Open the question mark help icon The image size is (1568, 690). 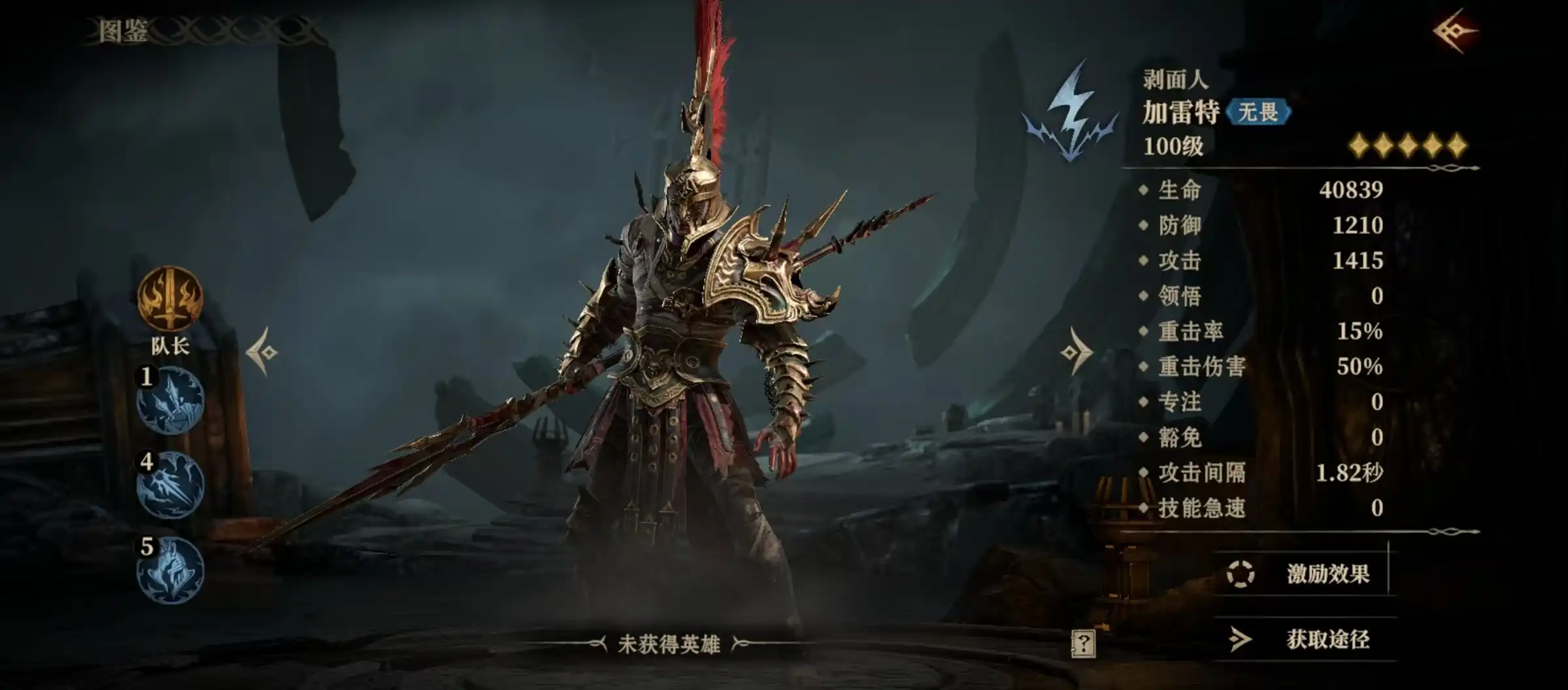[1083, 644]
